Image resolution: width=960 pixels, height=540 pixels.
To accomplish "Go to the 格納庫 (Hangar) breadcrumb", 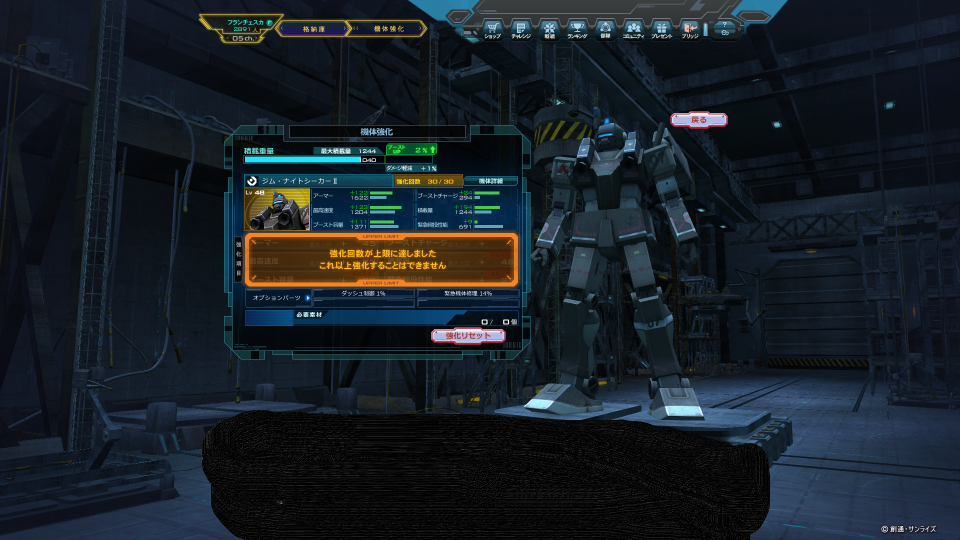I will click(312, 29).
